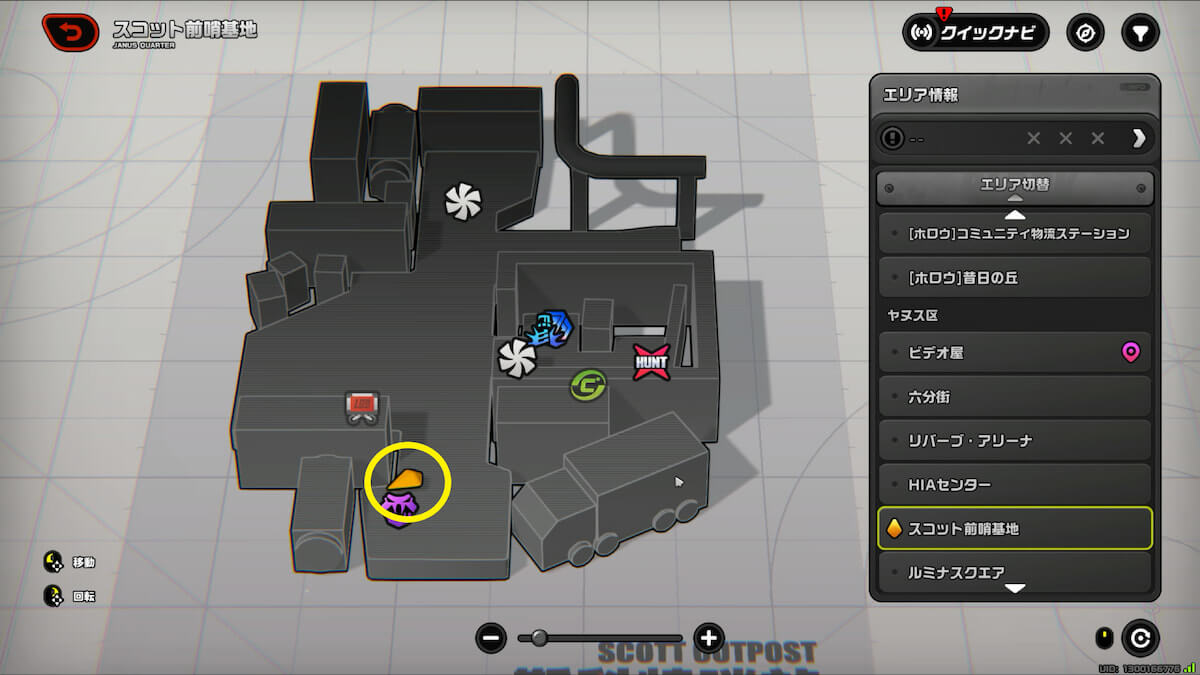Click the compass icon button
Screen dimensions: 1200x675
1085,33
